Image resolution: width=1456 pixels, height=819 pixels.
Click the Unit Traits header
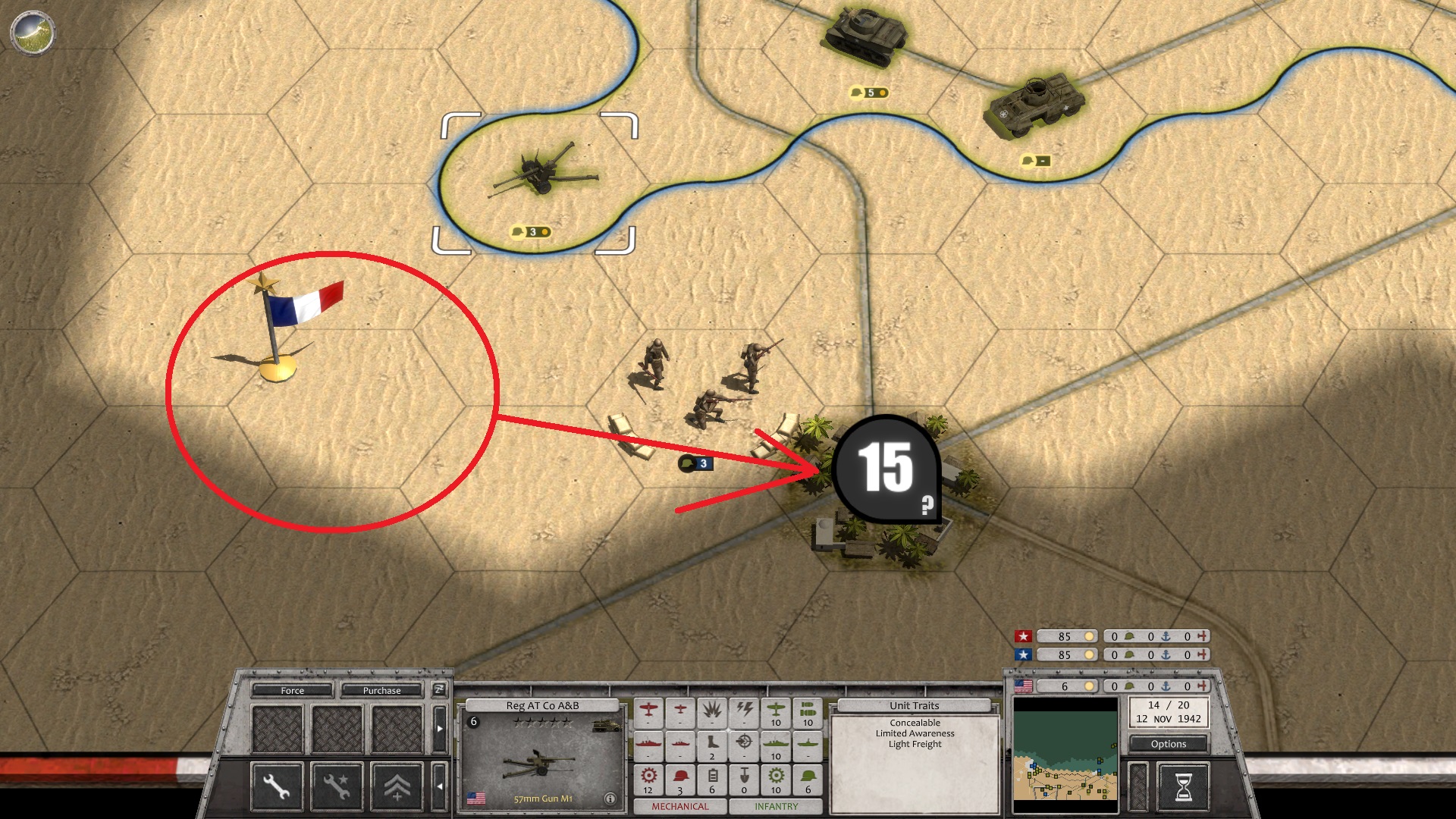click(x=914, y=705)
